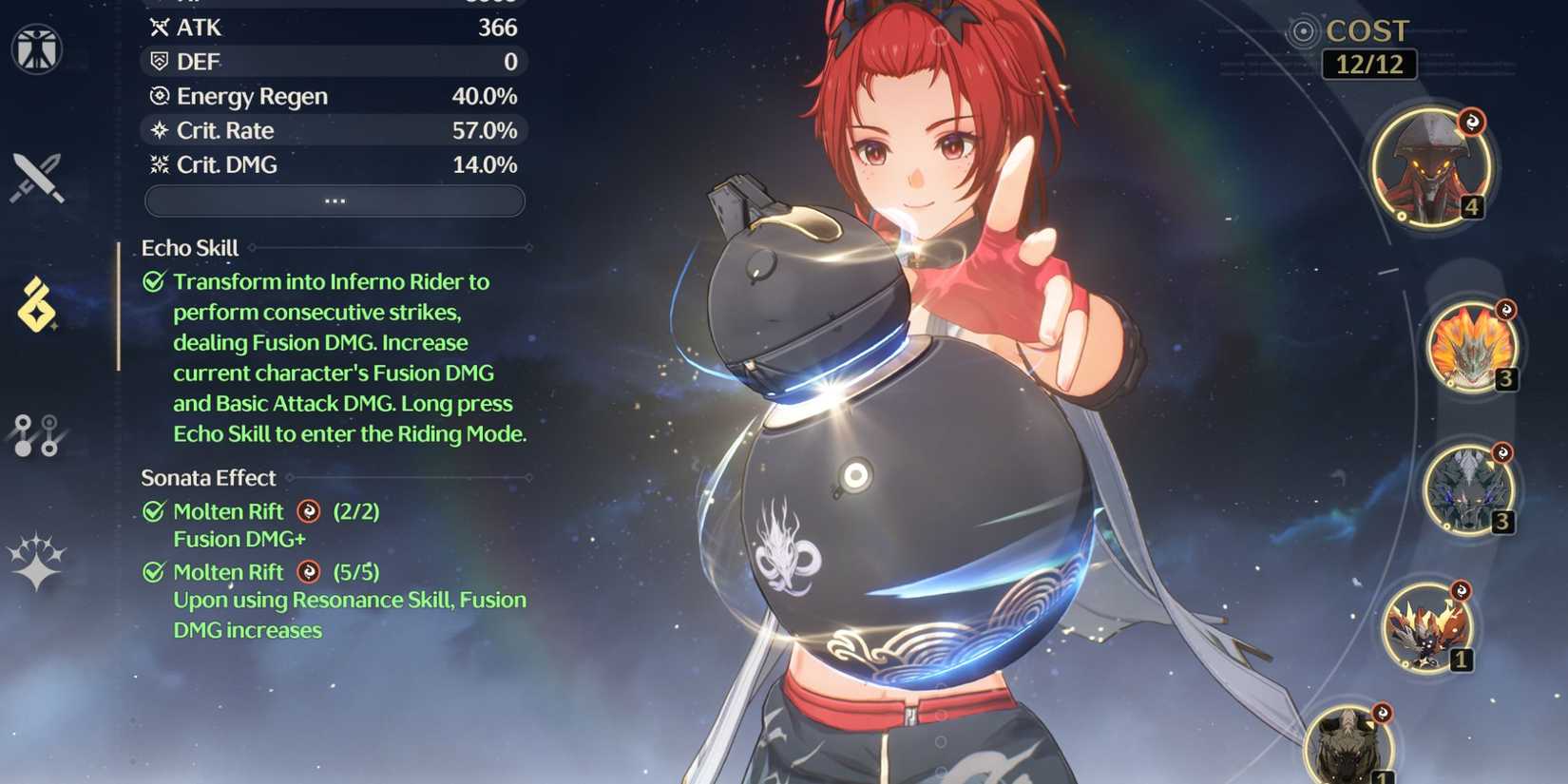The image size is (1568, 784).
Task: Open the Molten Rift effect details link
Action: tap(228, 511)
